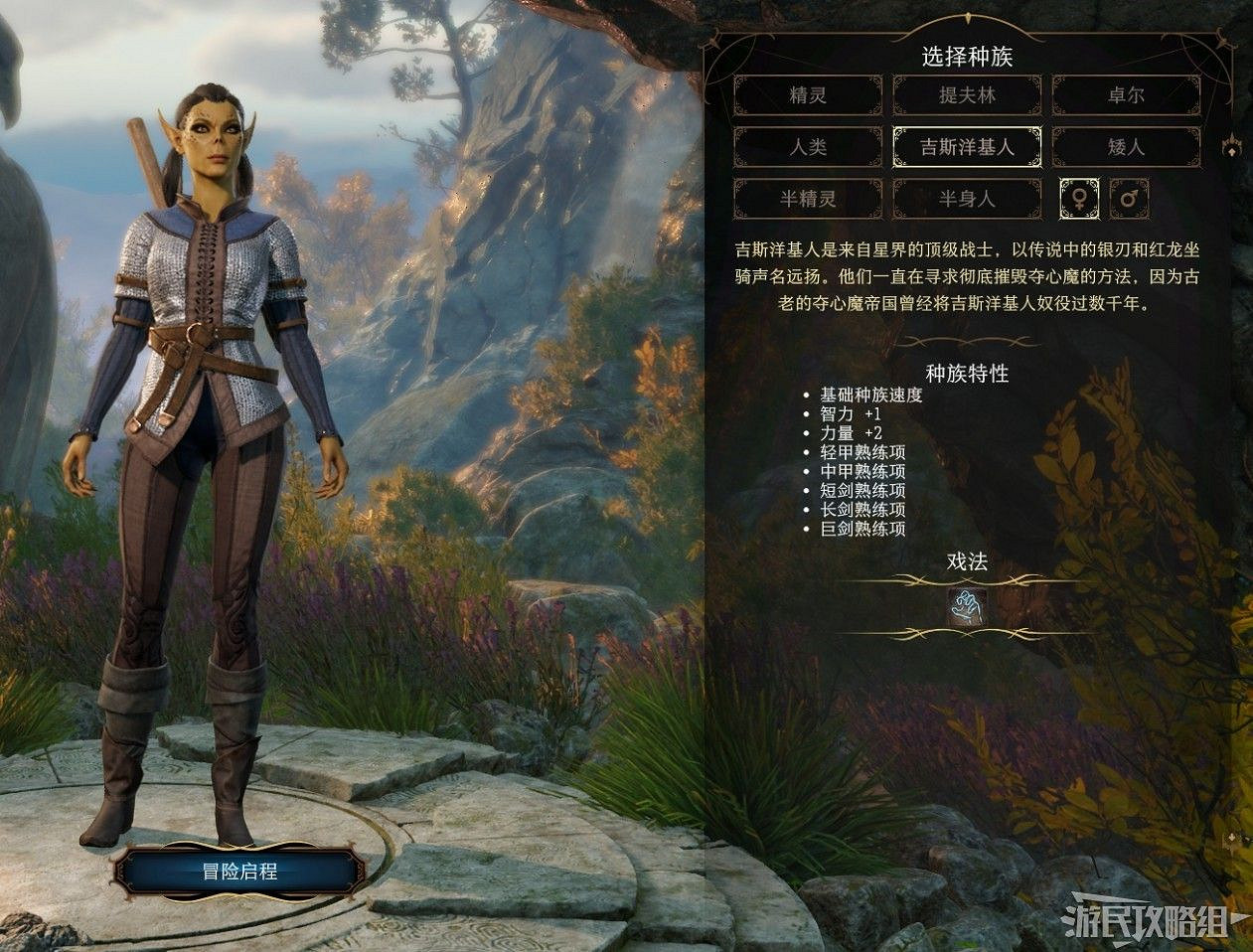Click the ornate arrow on the panel's right edge
This screenshot has width=1253, height=952.
[x=1233, y=147]
